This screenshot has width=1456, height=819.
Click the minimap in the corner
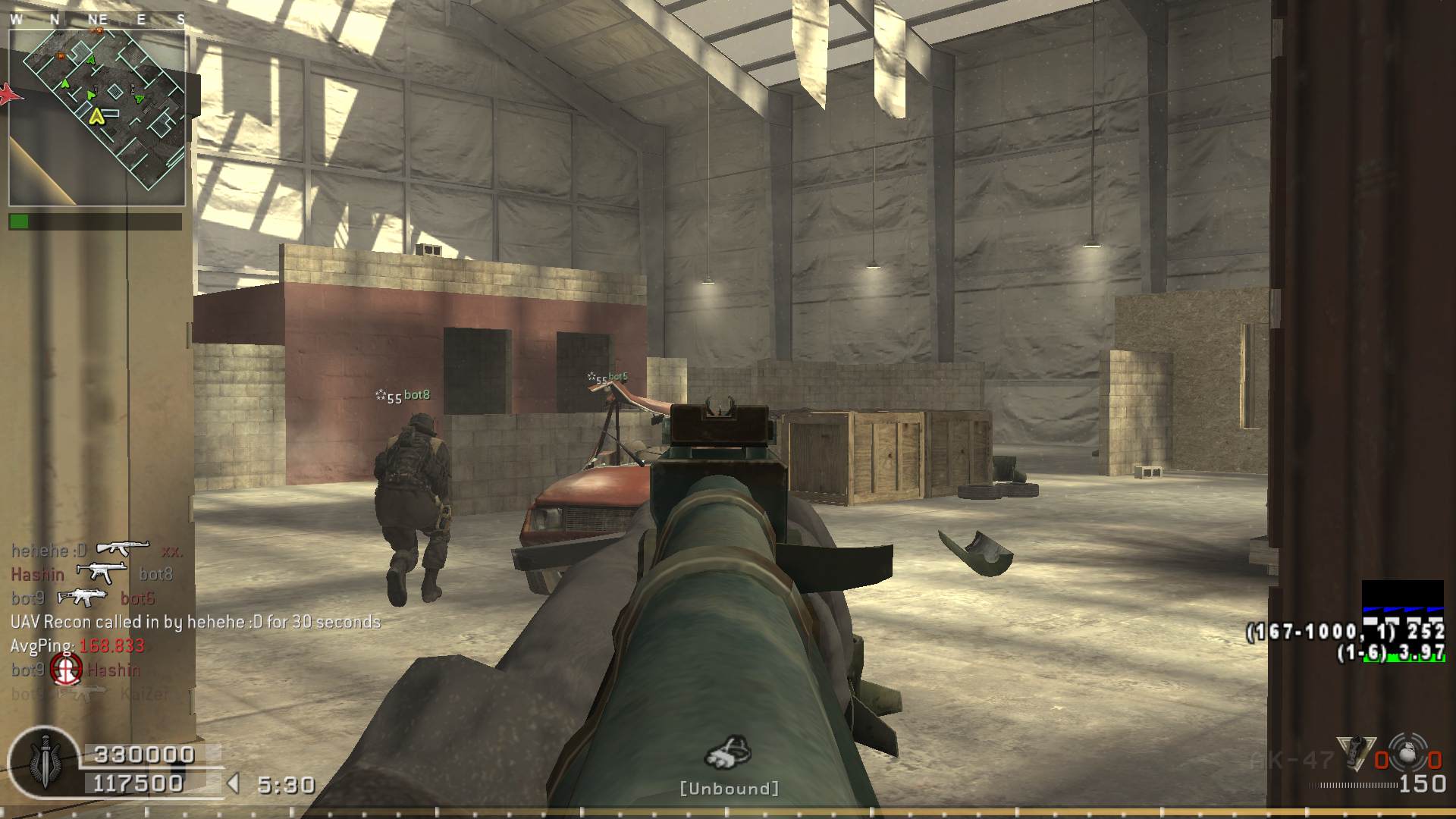tap(97, 118)
